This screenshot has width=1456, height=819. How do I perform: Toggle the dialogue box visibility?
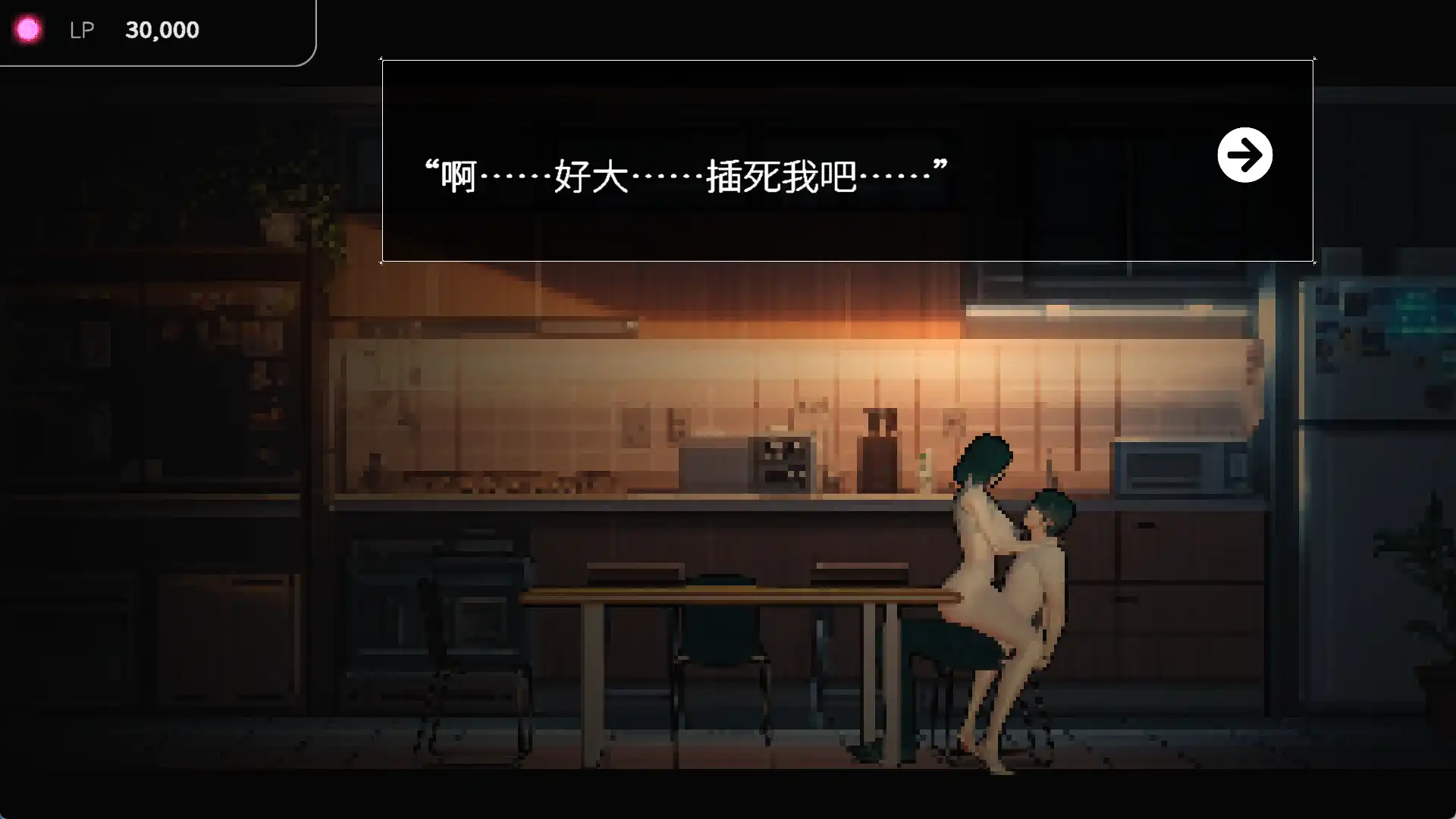click(x=848, y=159)
